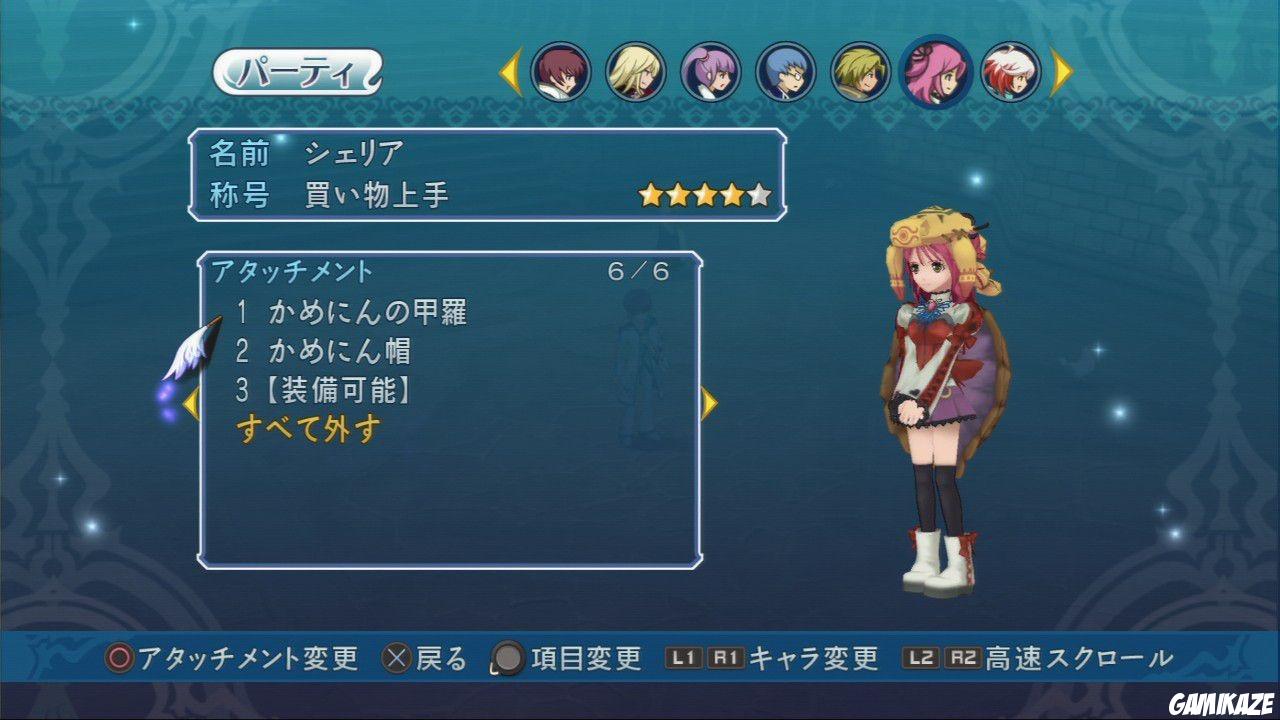Select the first red-haired character portrait
The image size is (1280, 720).
560,72
